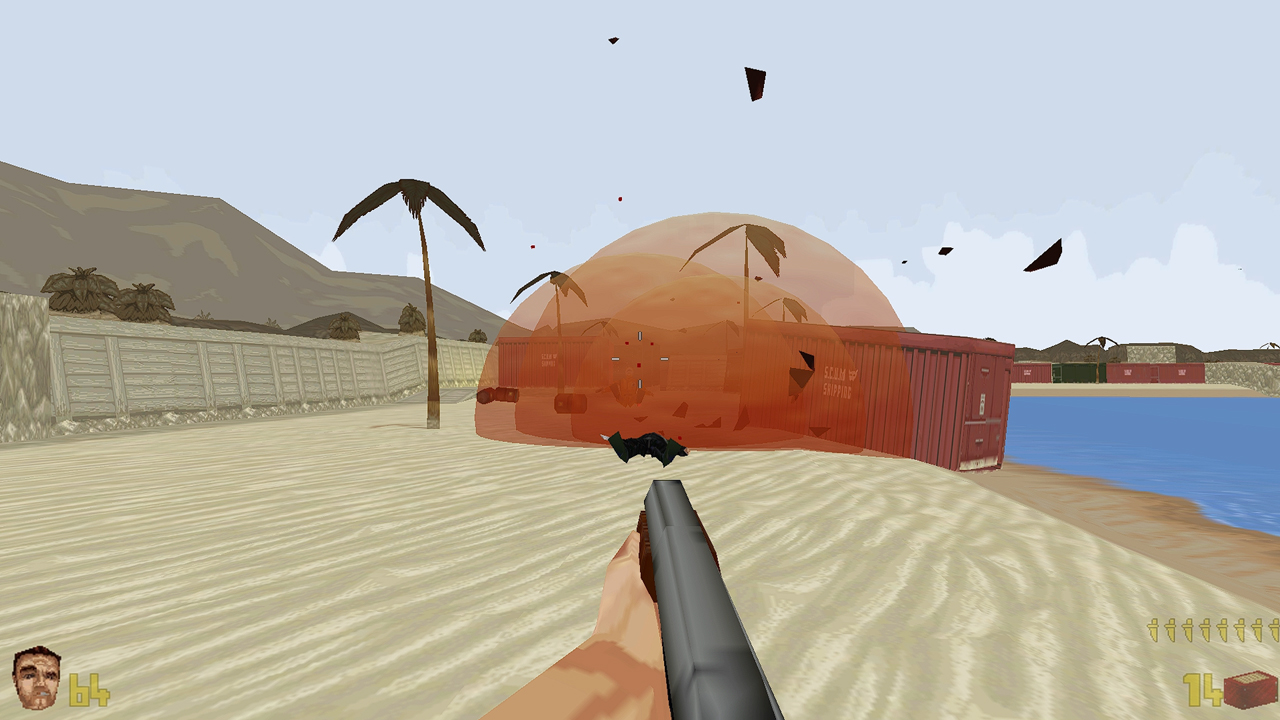
Task: Click the flying debris fragment in the sky
Action: [755, 85]
